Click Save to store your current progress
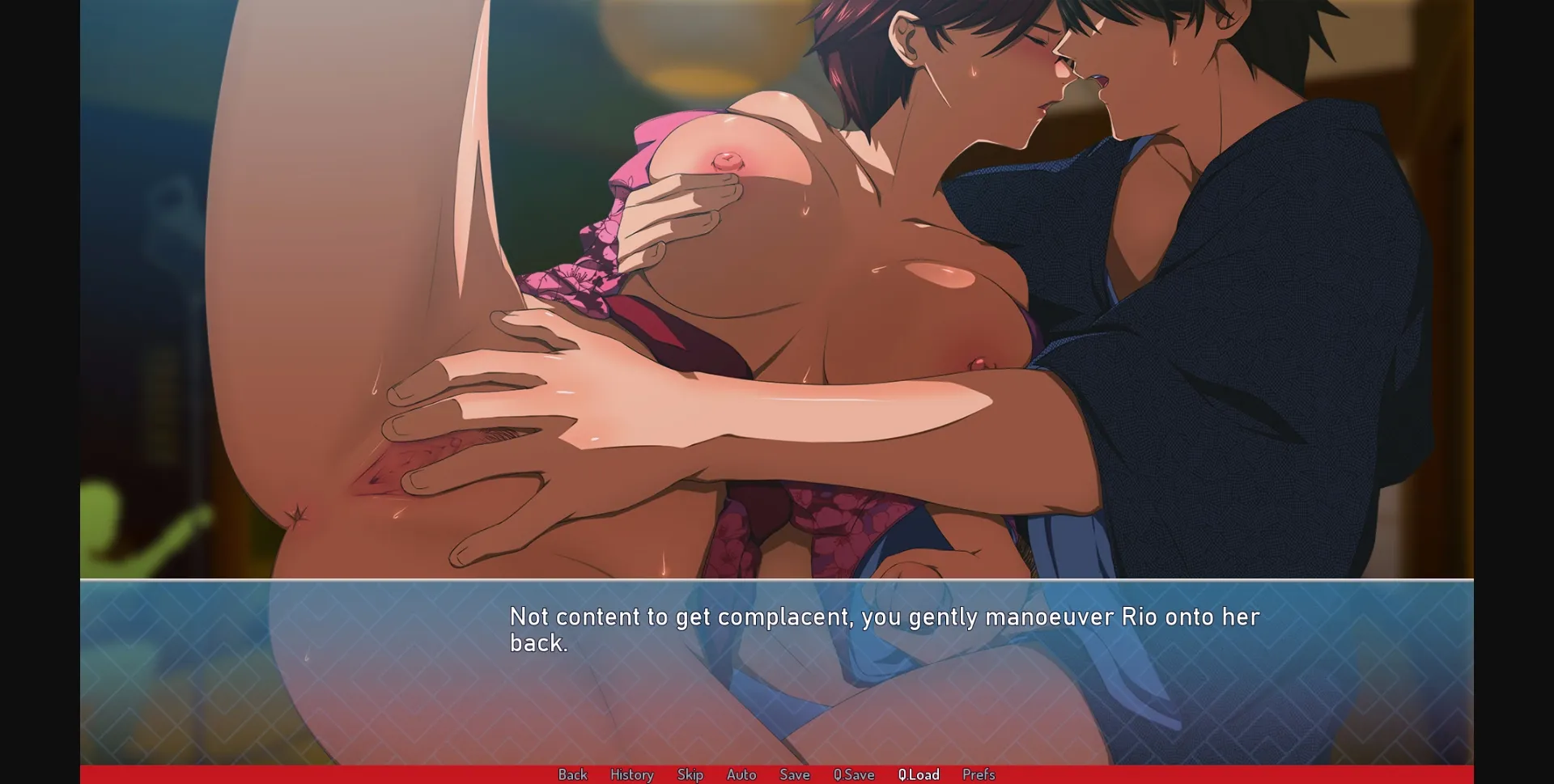 pos(794,774)
